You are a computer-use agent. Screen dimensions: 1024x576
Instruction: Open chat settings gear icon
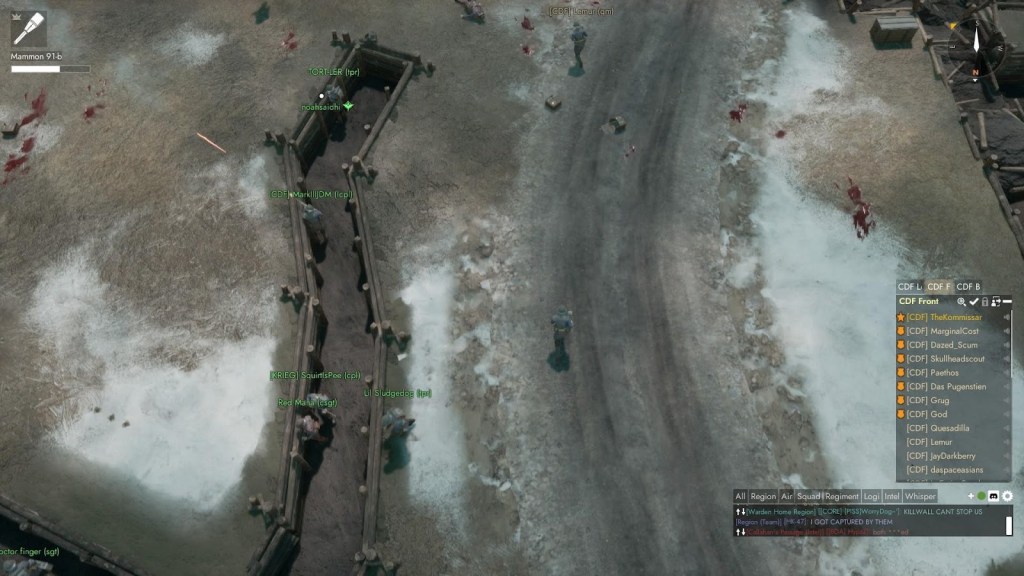[x=1007, y=496]
